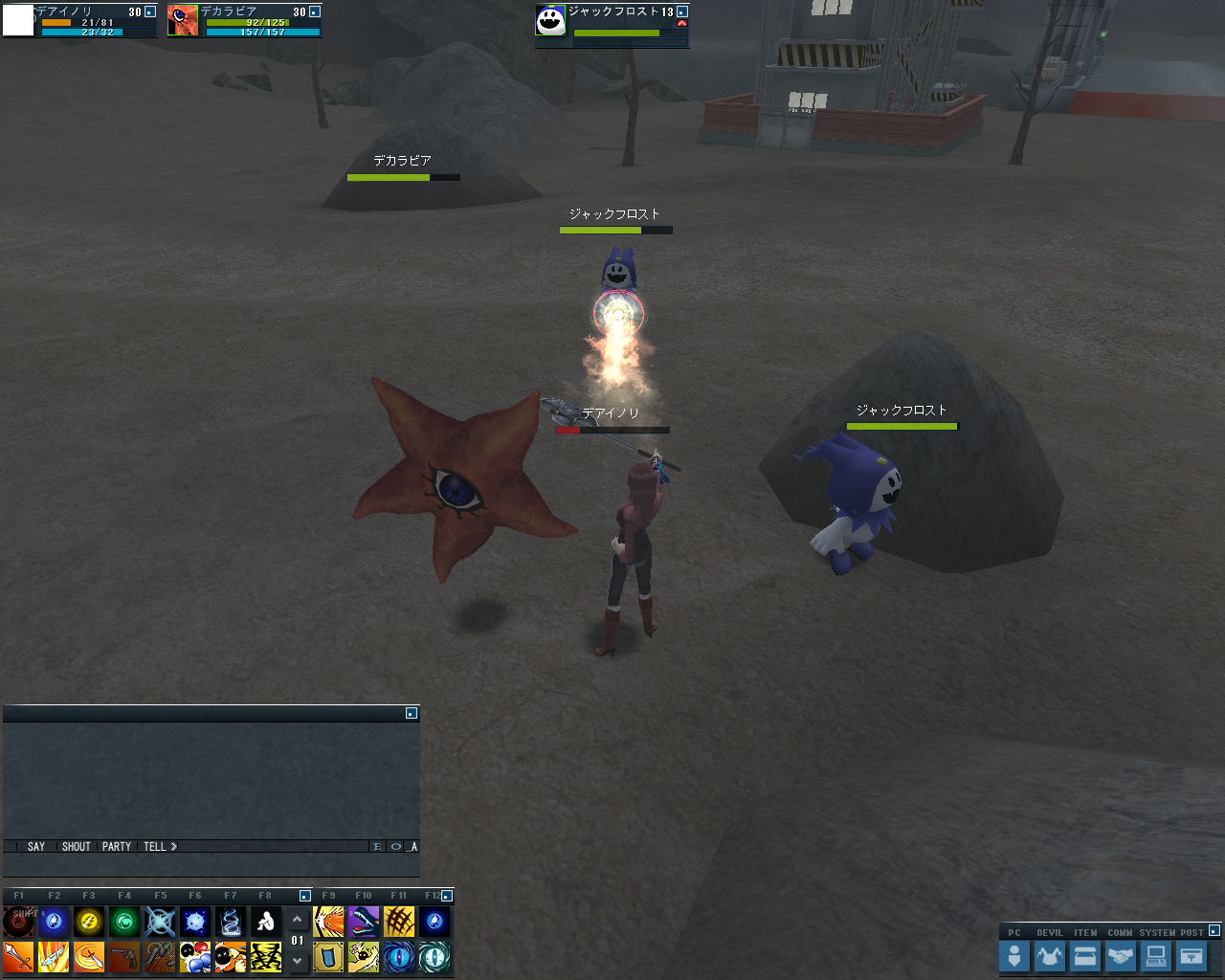Image resolution: width=1225 pixels, height=980 pixels.
Task: Select the PARTY chat channel
Action: 117,847
